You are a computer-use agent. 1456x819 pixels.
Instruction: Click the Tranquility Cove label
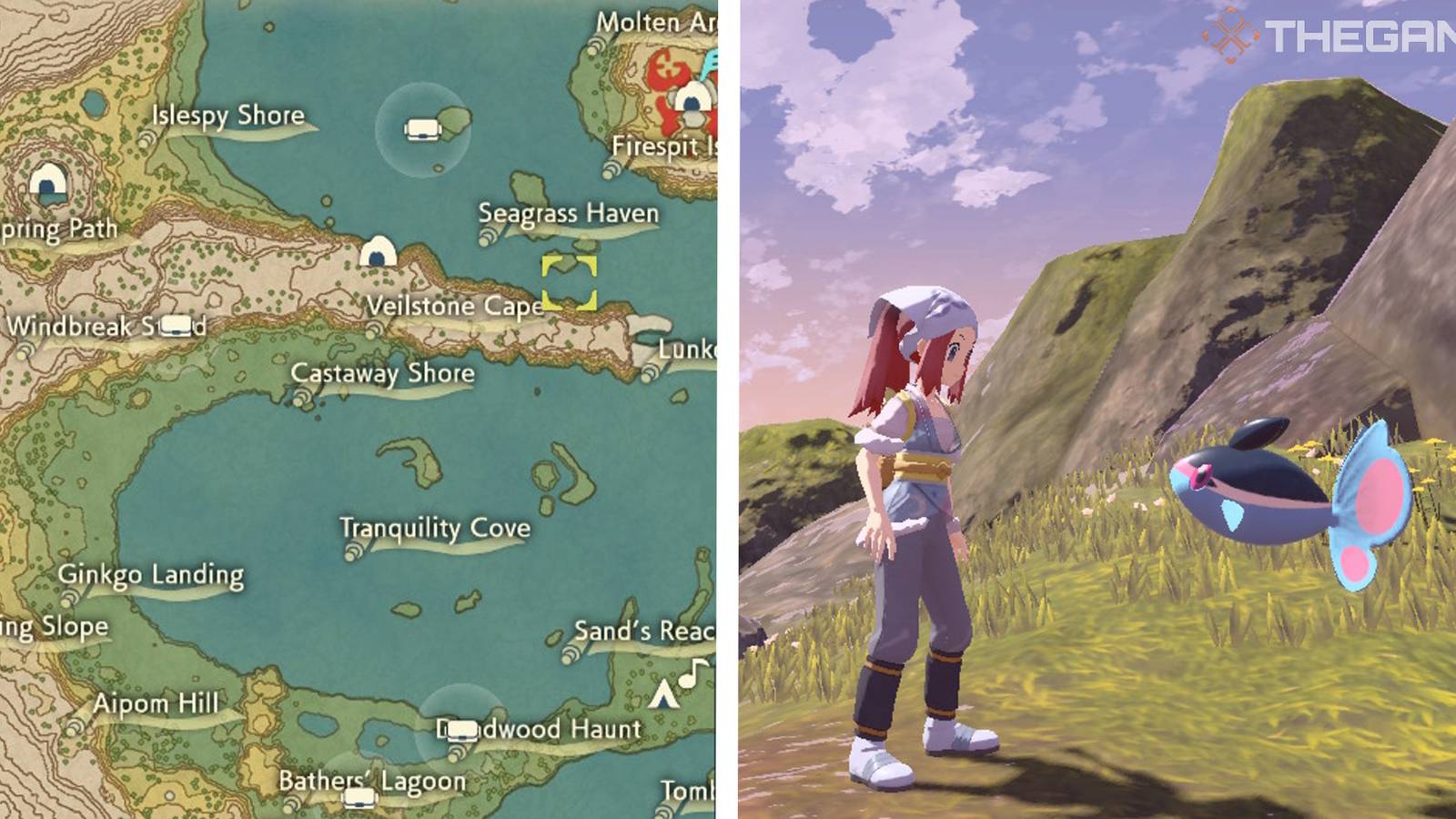tap(435, 527)
